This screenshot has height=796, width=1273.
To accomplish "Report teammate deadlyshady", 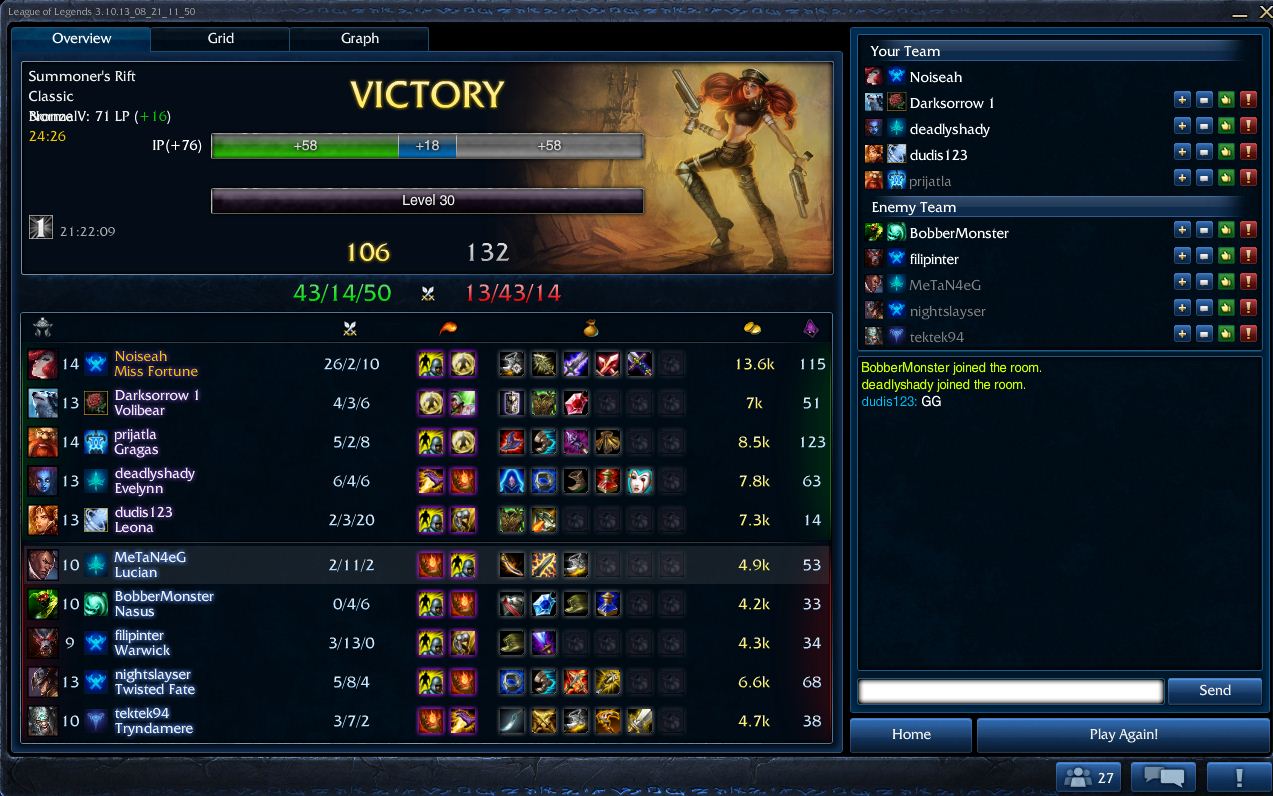I will [1248, 126].
